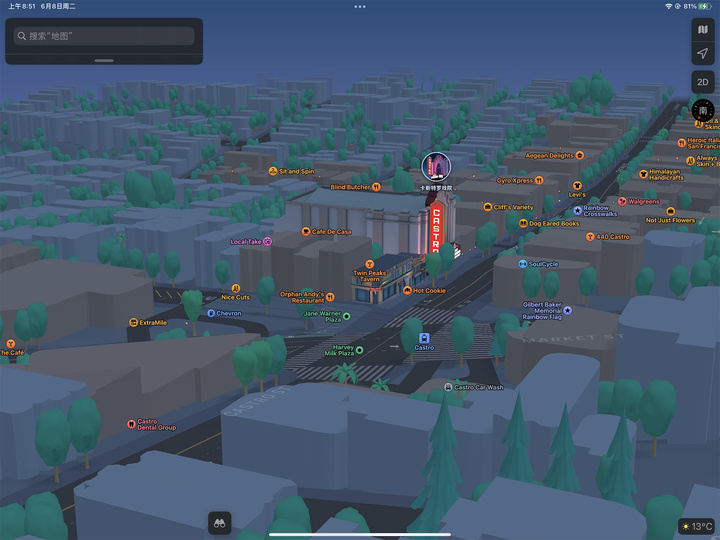Image resolution: width=720 pixels, height=540 pixels.
Task: Open the Chevron gas station marker
Action: (211, 313)
